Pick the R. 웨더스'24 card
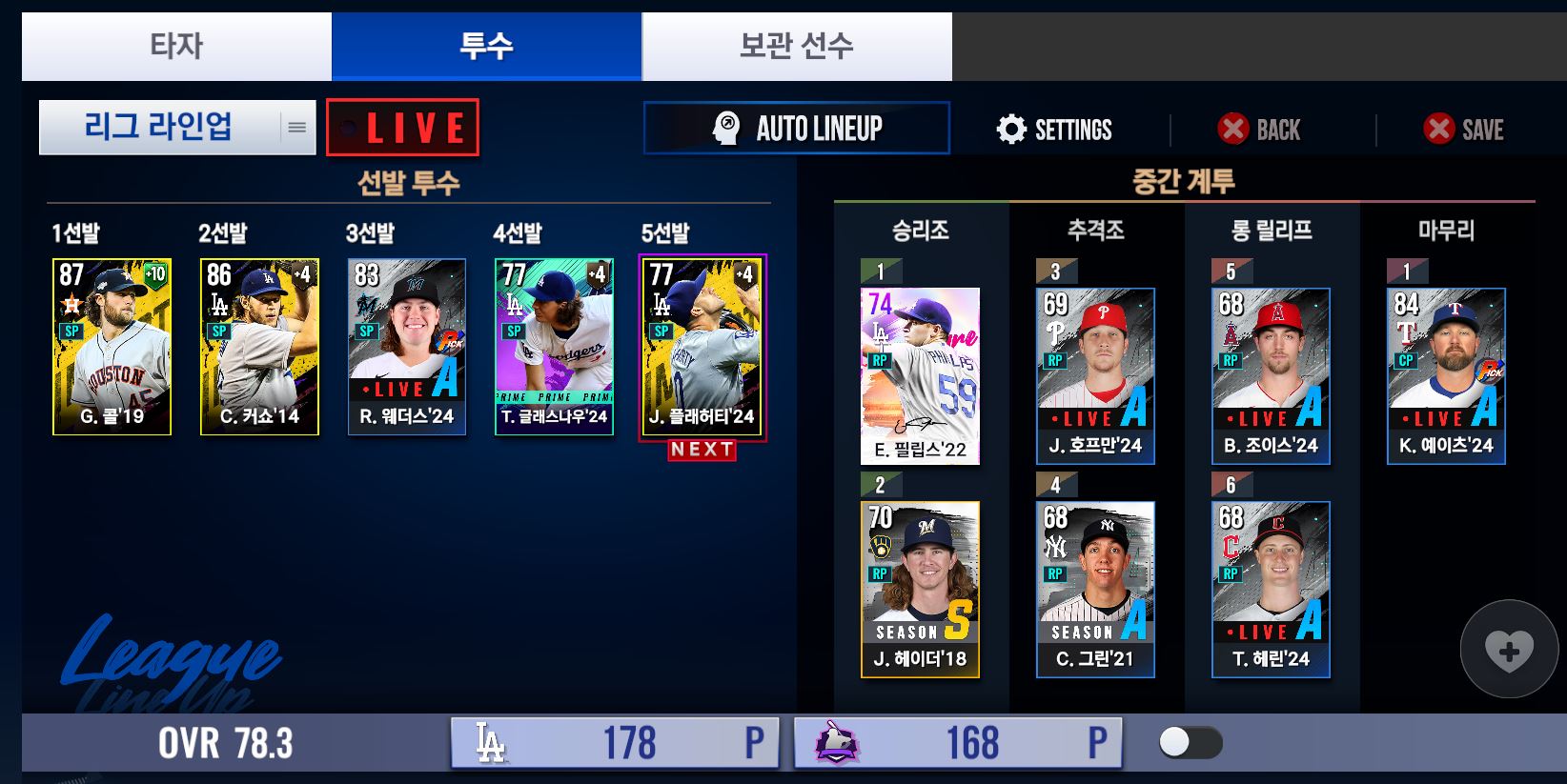This screenshot has width=1567, height=784. point(407,347)
